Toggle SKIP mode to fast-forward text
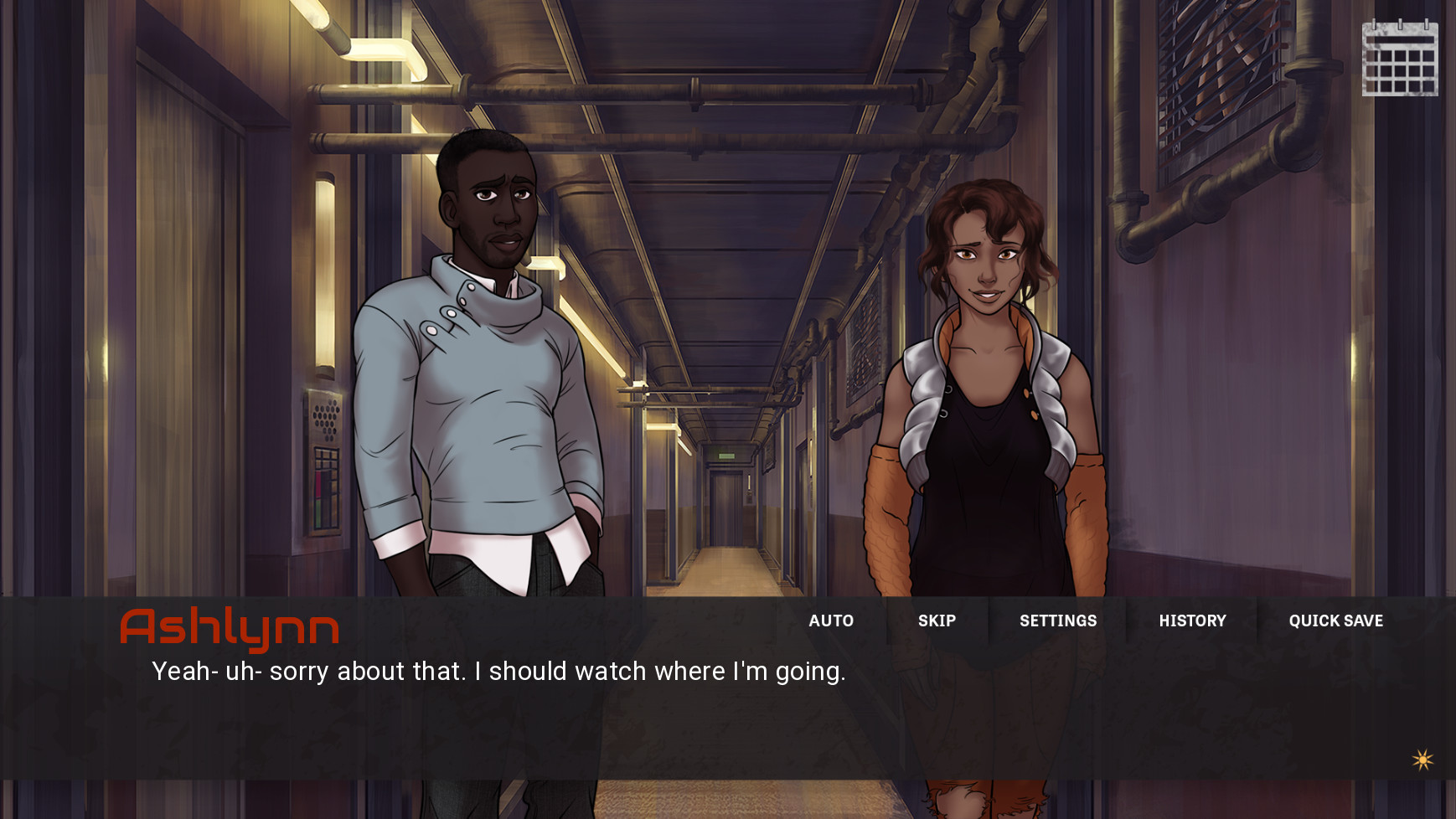 (936, 621)
